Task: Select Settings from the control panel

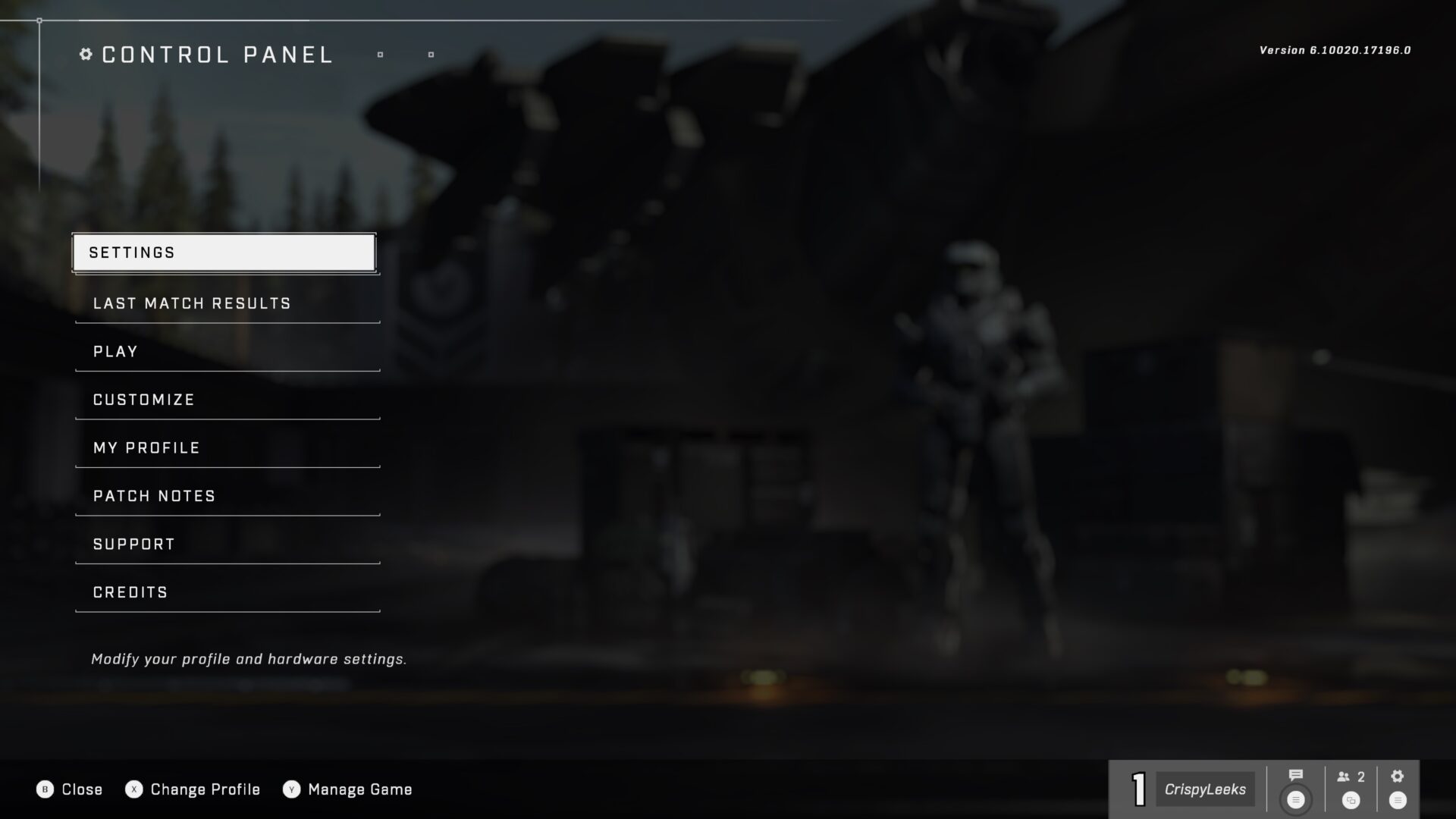Action: point(224,252)
